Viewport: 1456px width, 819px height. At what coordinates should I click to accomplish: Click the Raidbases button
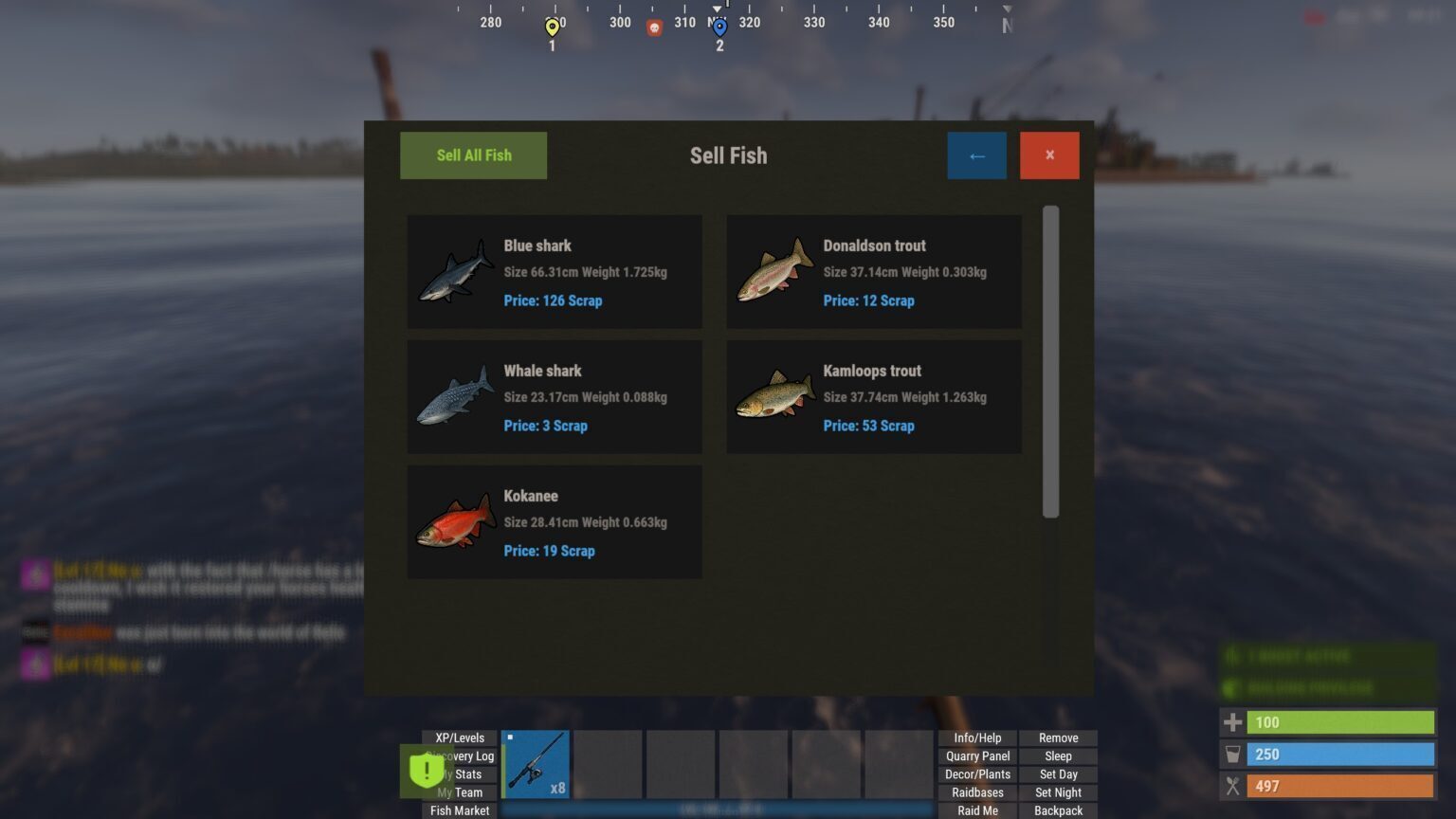[977, 792]
